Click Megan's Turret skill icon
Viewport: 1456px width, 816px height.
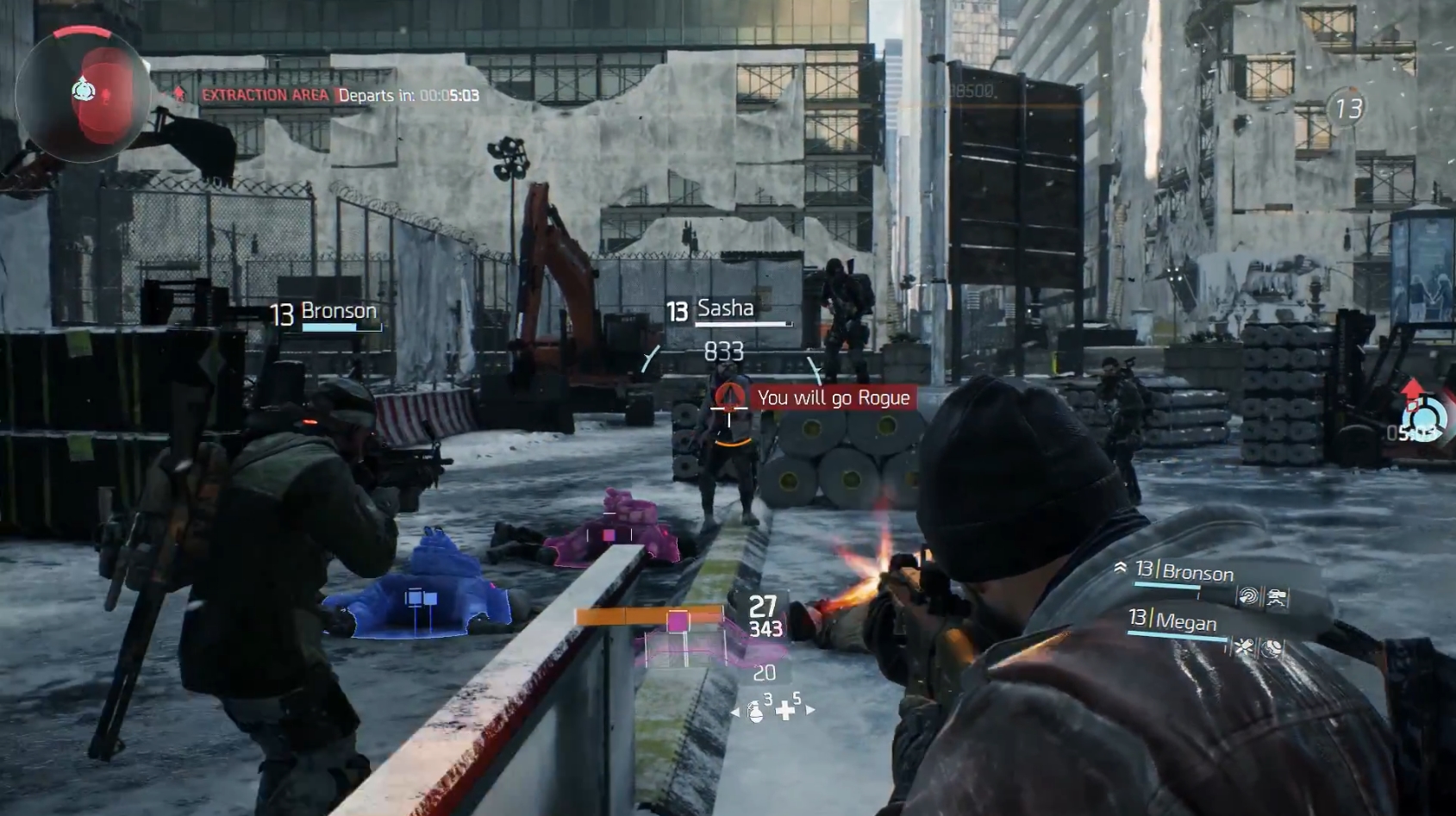point(1244,647)
